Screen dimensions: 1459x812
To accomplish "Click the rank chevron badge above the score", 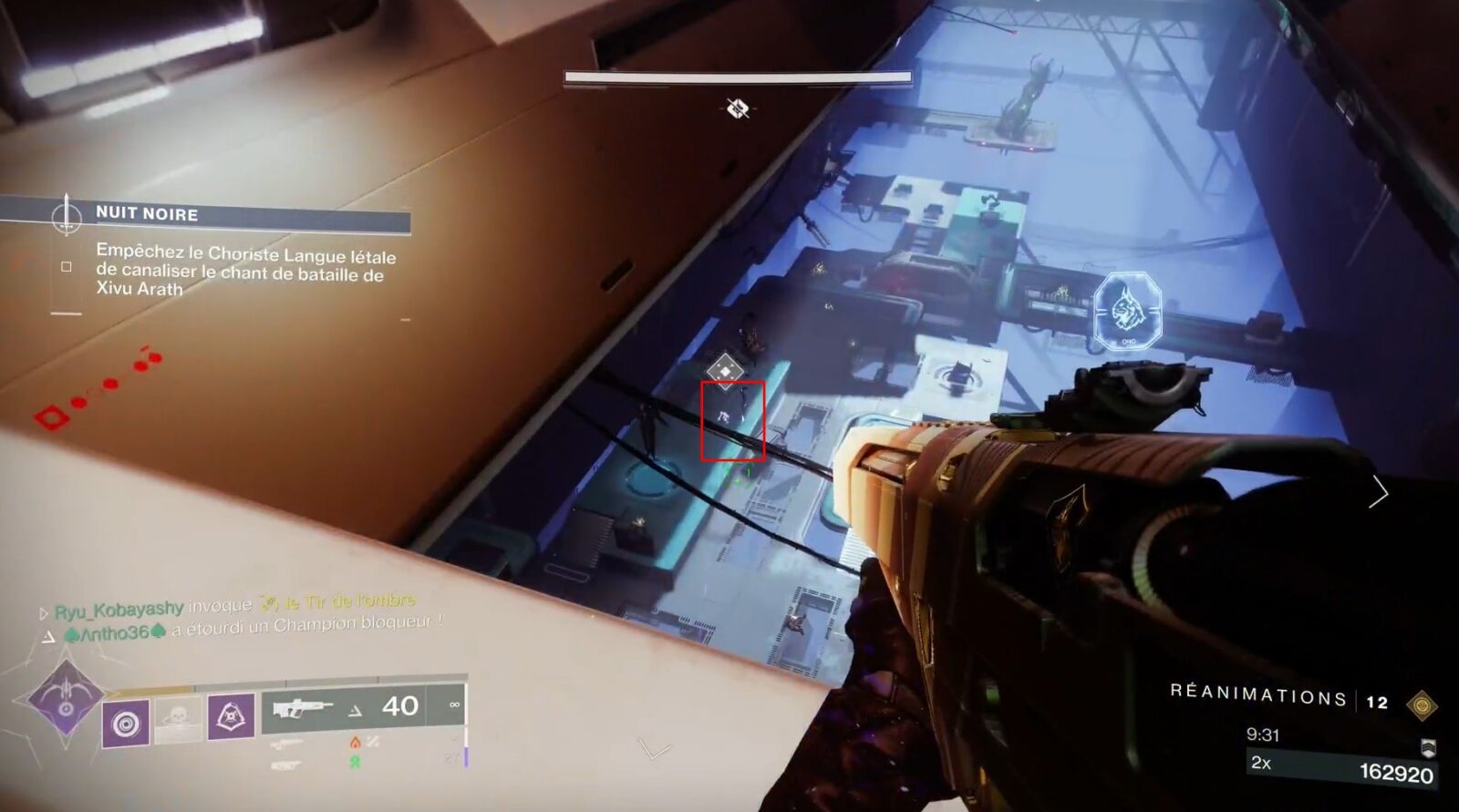I will (1427, 748).
